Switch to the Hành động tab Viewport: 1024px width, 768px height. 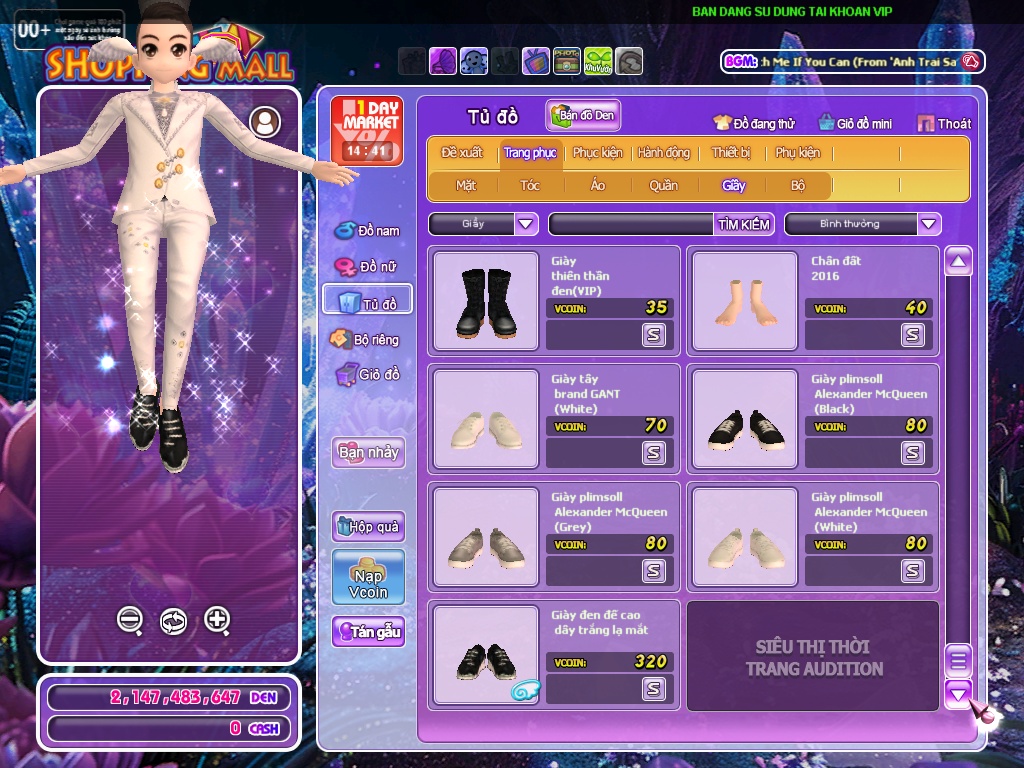(x=663, y=153)
